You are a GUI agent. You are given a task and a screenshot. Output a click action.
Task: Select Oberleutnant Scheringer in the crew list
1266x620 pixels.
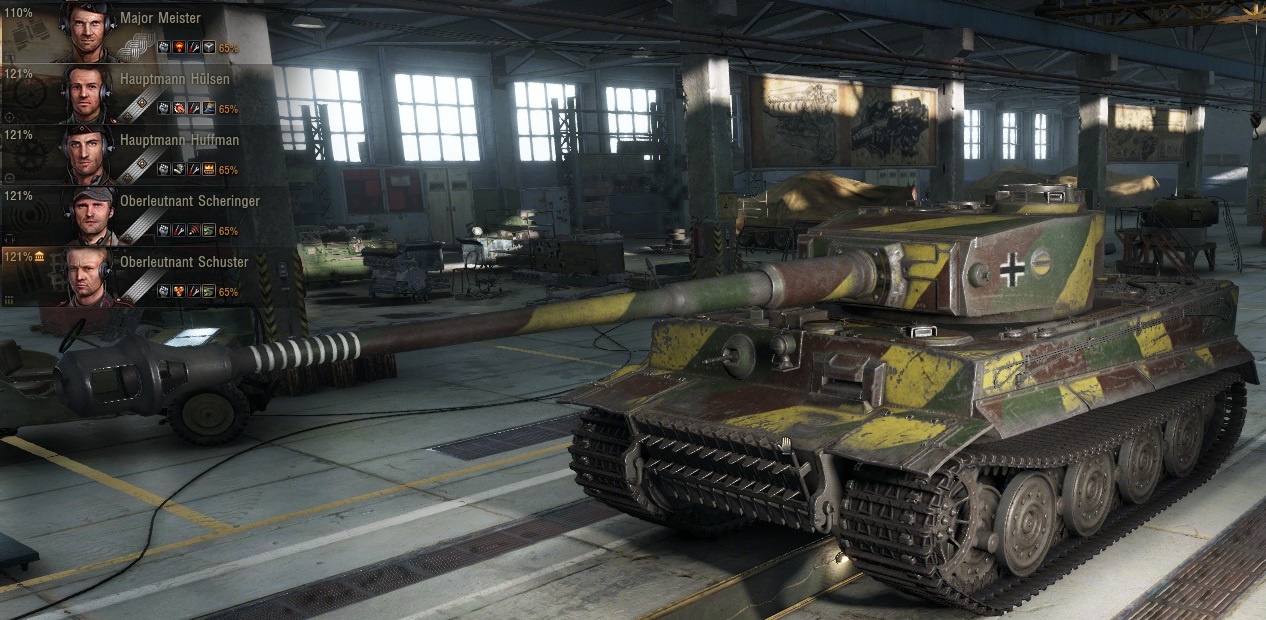(189, 201)
